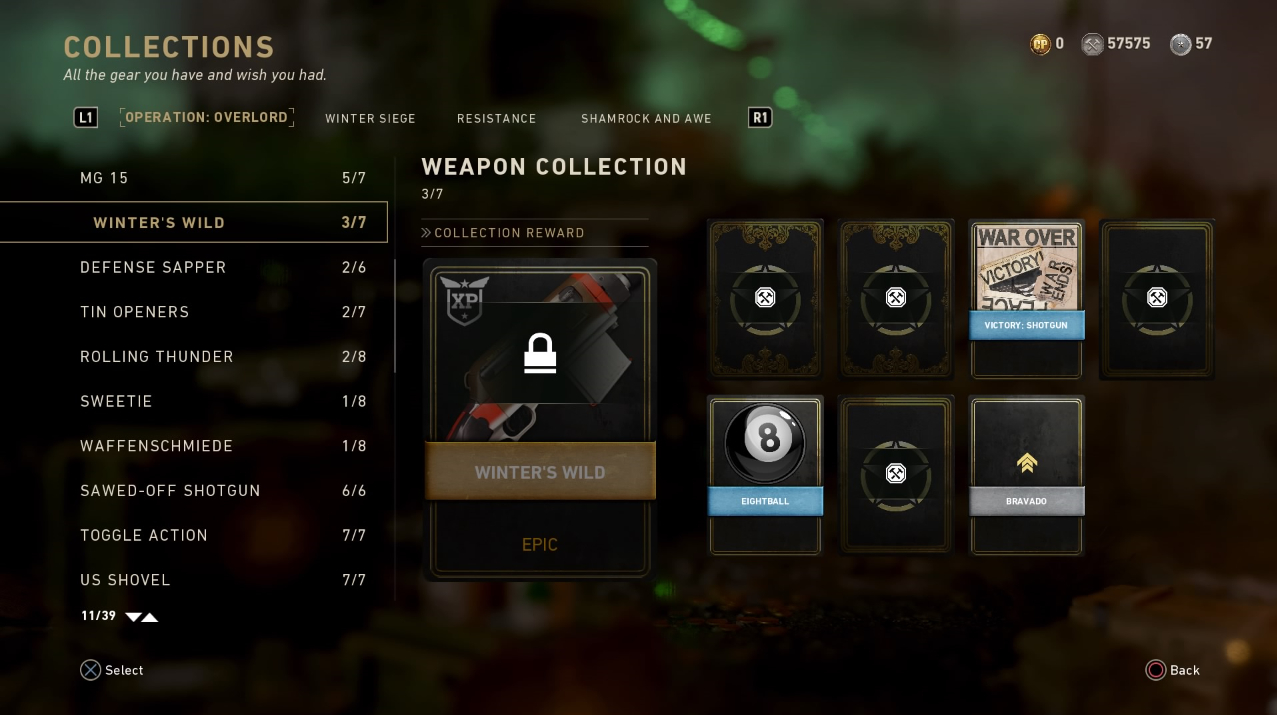
Task: Switch to Shamrock and Awe tab
Action: [646, 118]
